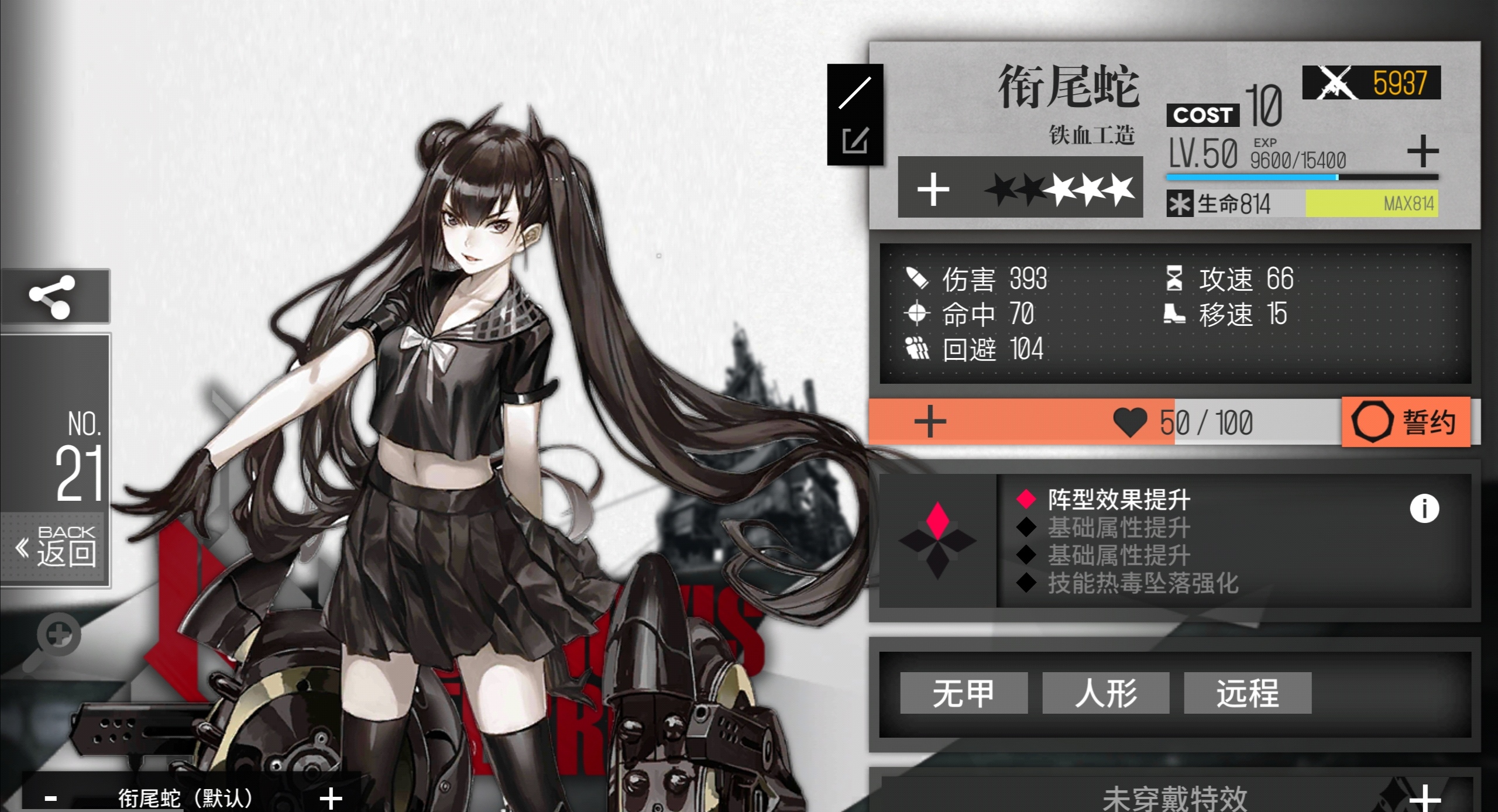Viewport: 1498px width, 812px height.
Task: Click the octagon ring icon beside 誓约
Action: click(1373, 423)
